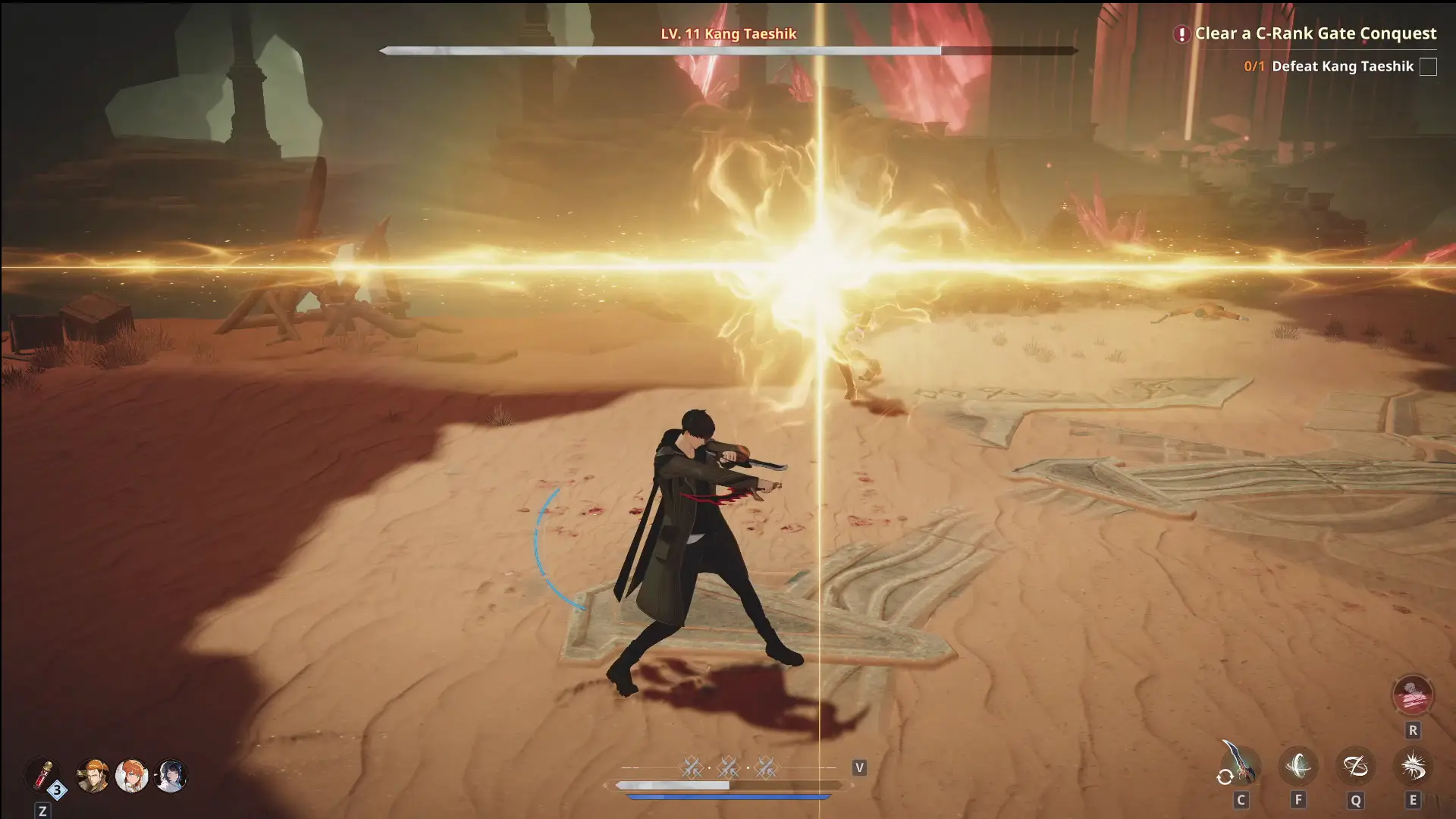Select the orange-haired hunter in white
The height and width of the screenshot is (819, 1456).
(x=131, y=776)
